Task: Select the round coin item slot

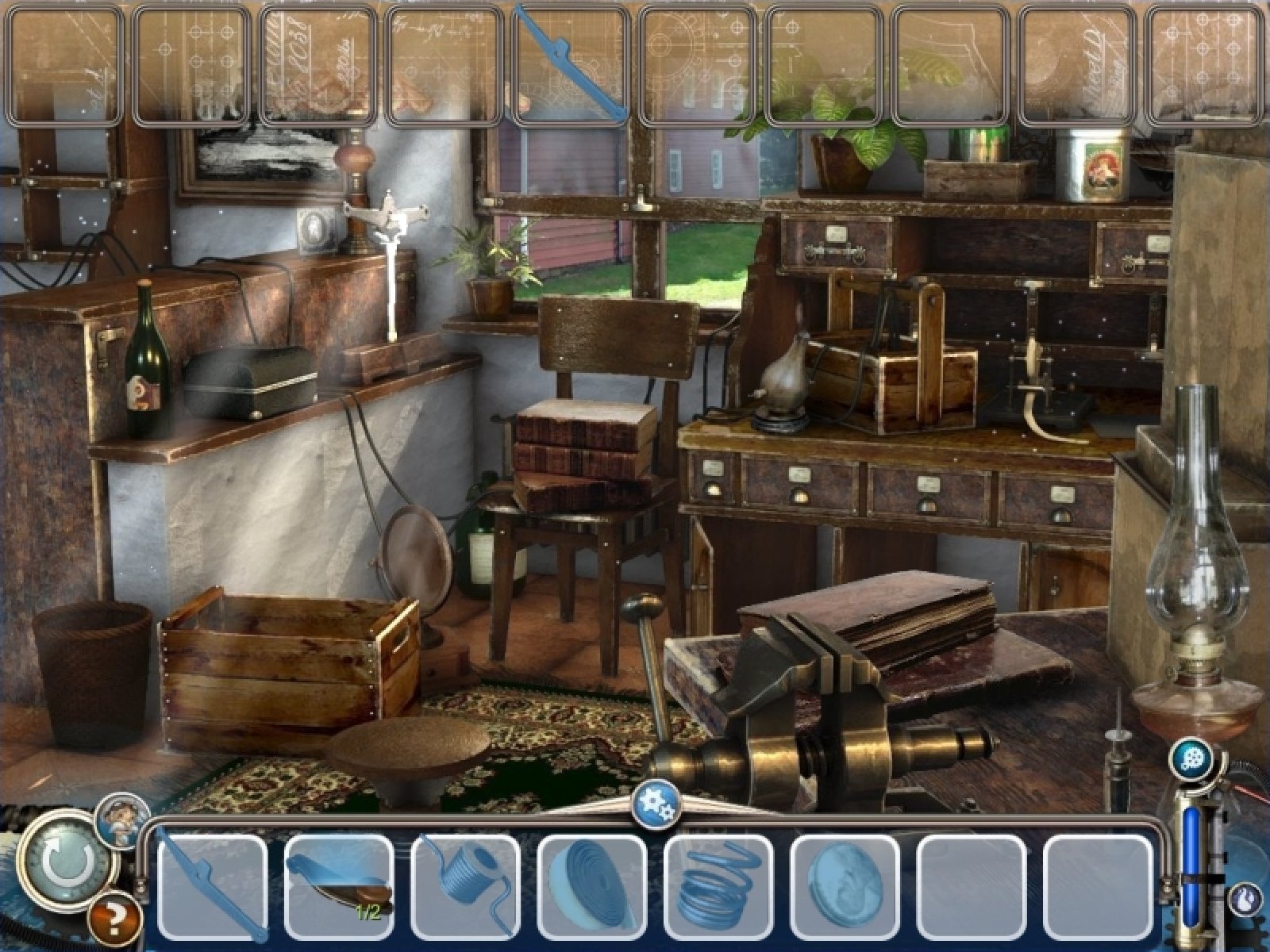Action: click(x=845, y=887)
